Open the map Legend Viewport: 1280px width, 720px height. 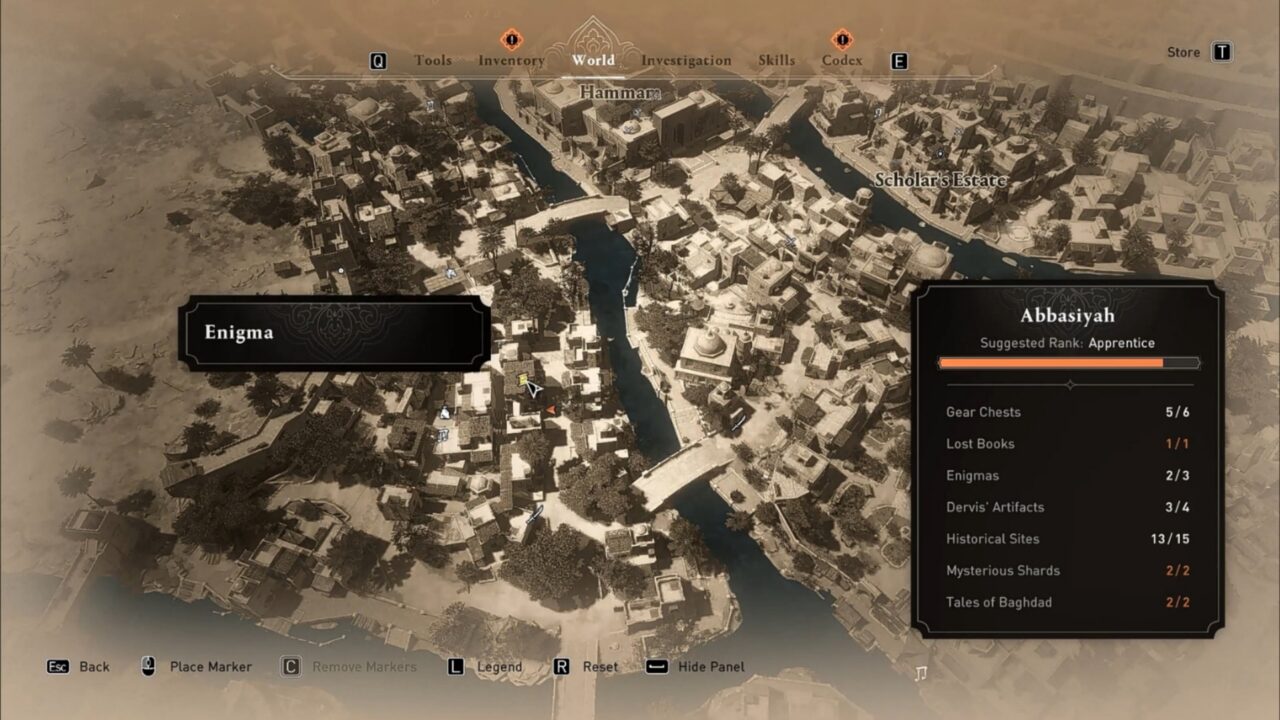(500, 666)
